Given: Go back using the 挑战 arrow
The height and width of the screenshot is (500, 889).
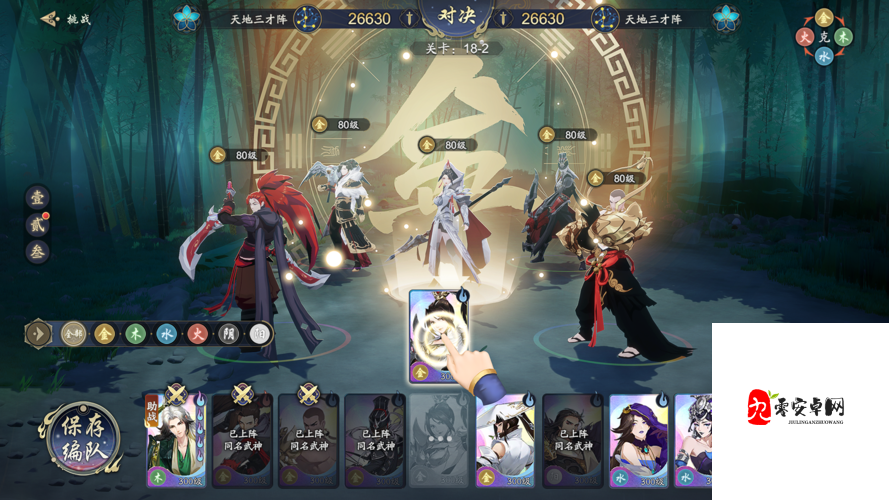Looking at the screenshot, I should click(x=65, y=19).
